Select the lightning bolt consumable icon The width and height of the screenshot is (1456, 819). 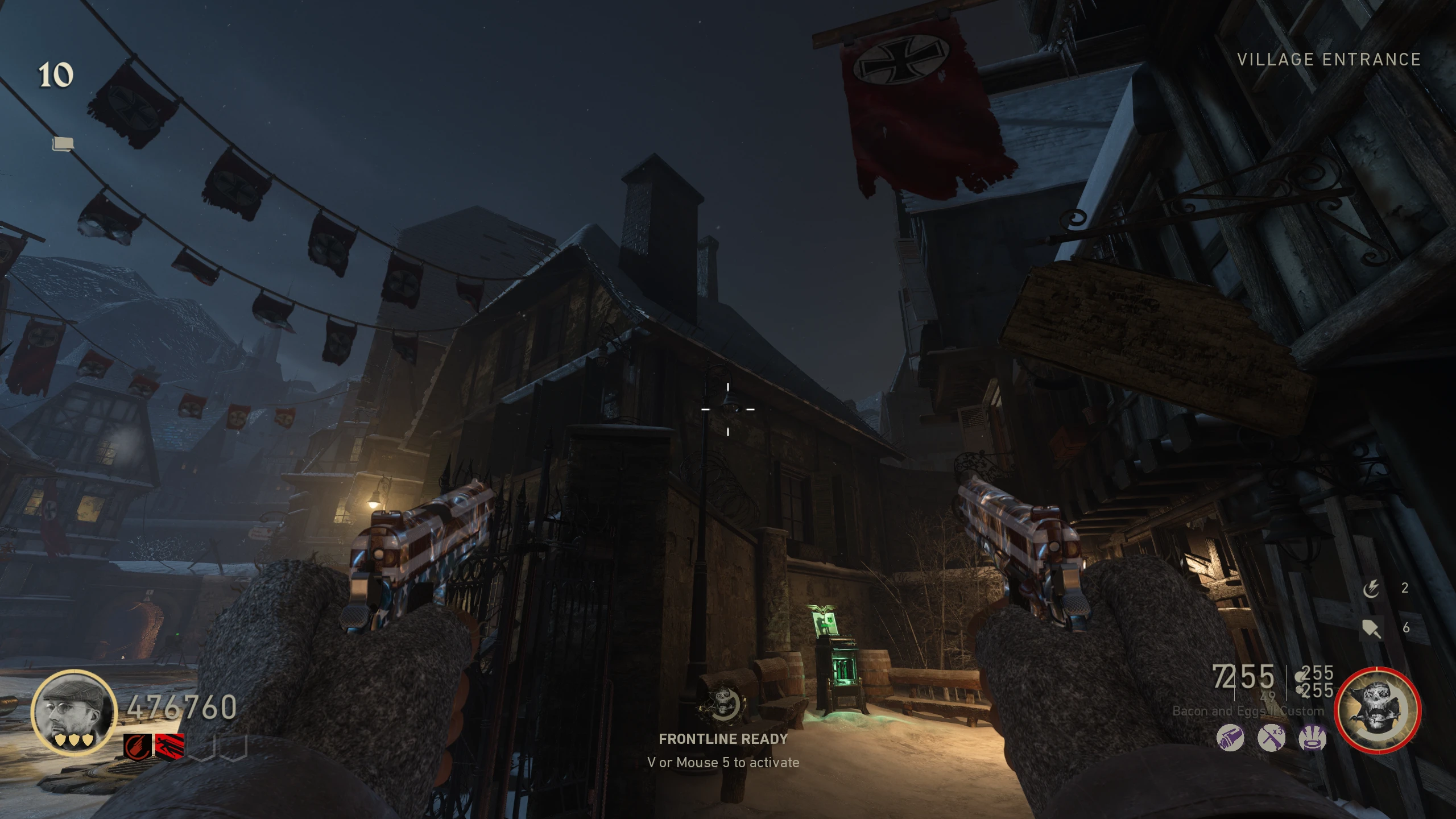click(x=1371, y=589)
